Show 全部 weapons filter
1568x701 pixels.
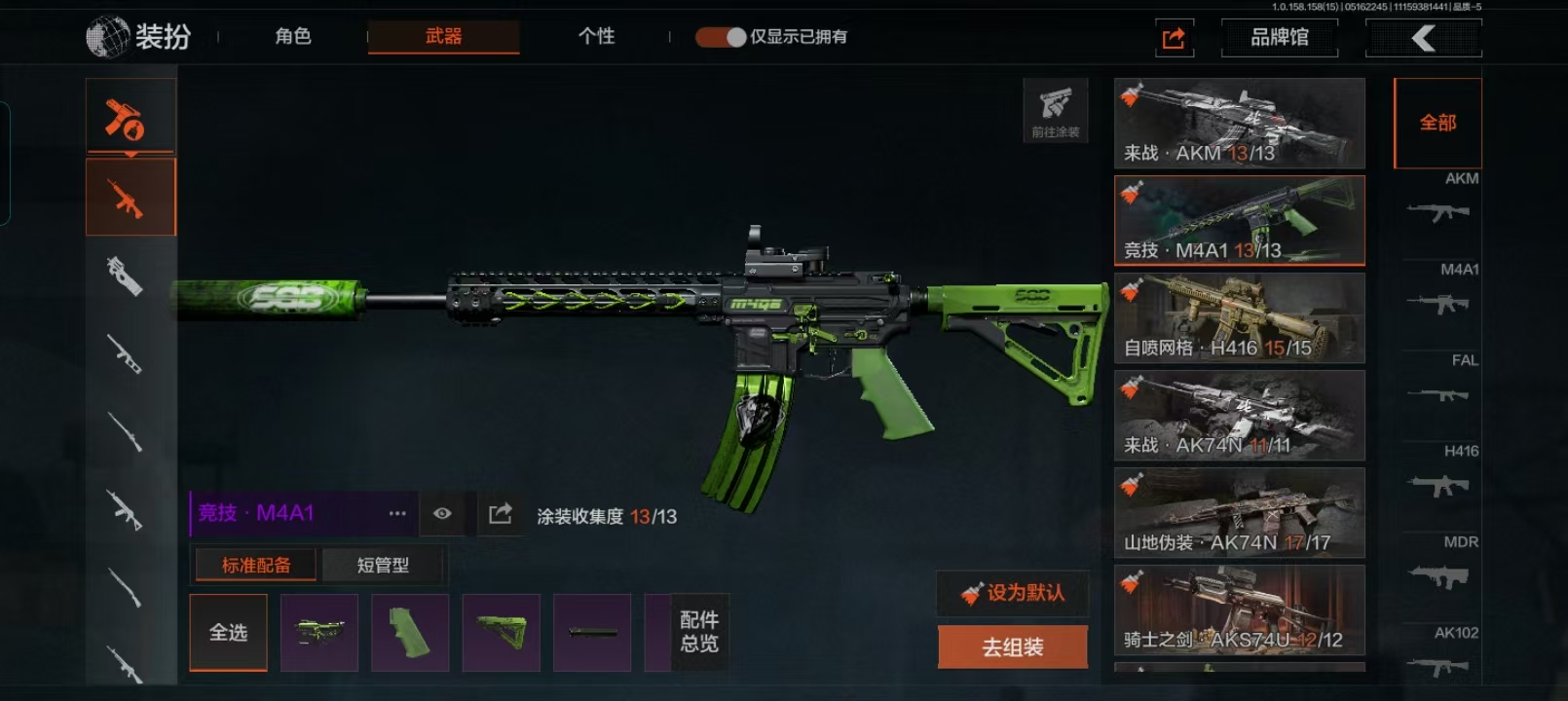pyautogui.click(x=1437, y=123)
